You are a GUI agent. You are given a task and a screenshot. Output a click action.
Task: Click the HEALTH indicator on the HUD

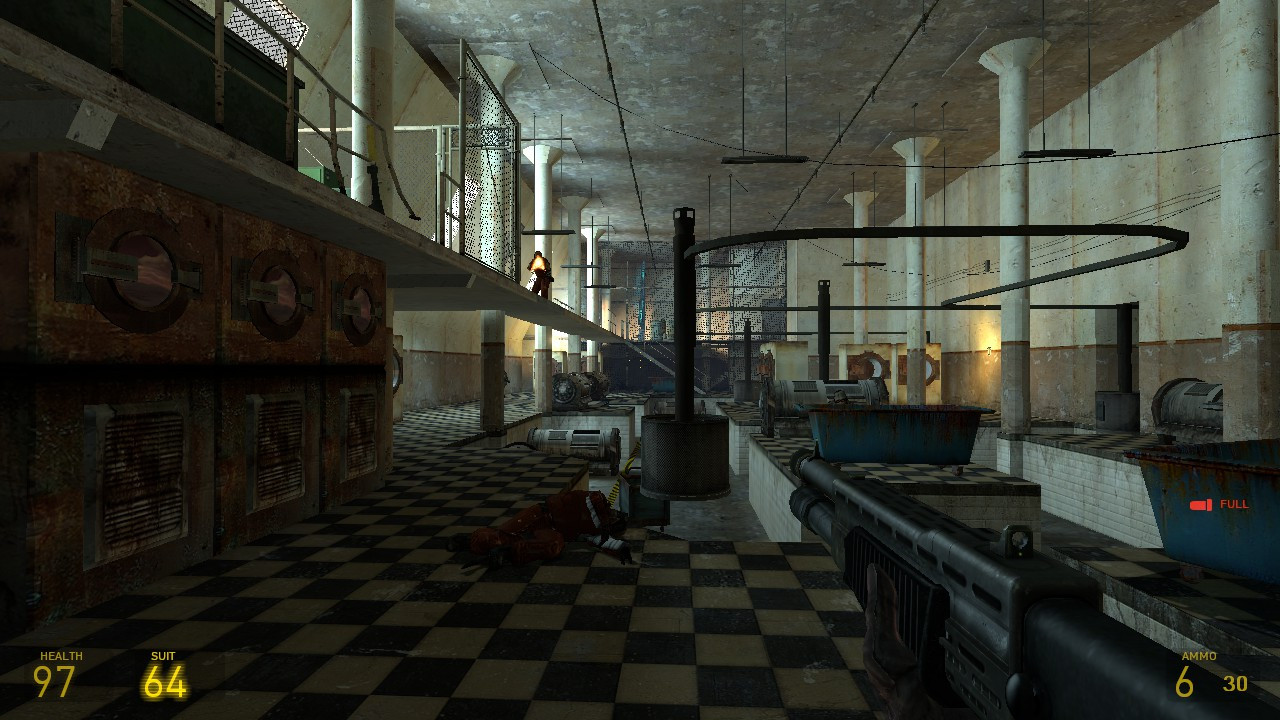click(x=58, y=657)
